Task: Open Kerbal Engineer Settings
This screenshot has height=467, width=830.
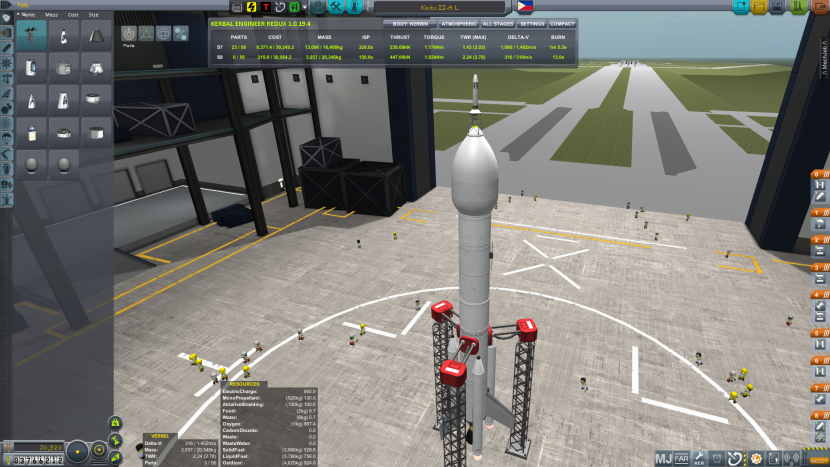Action: [533, 22]
